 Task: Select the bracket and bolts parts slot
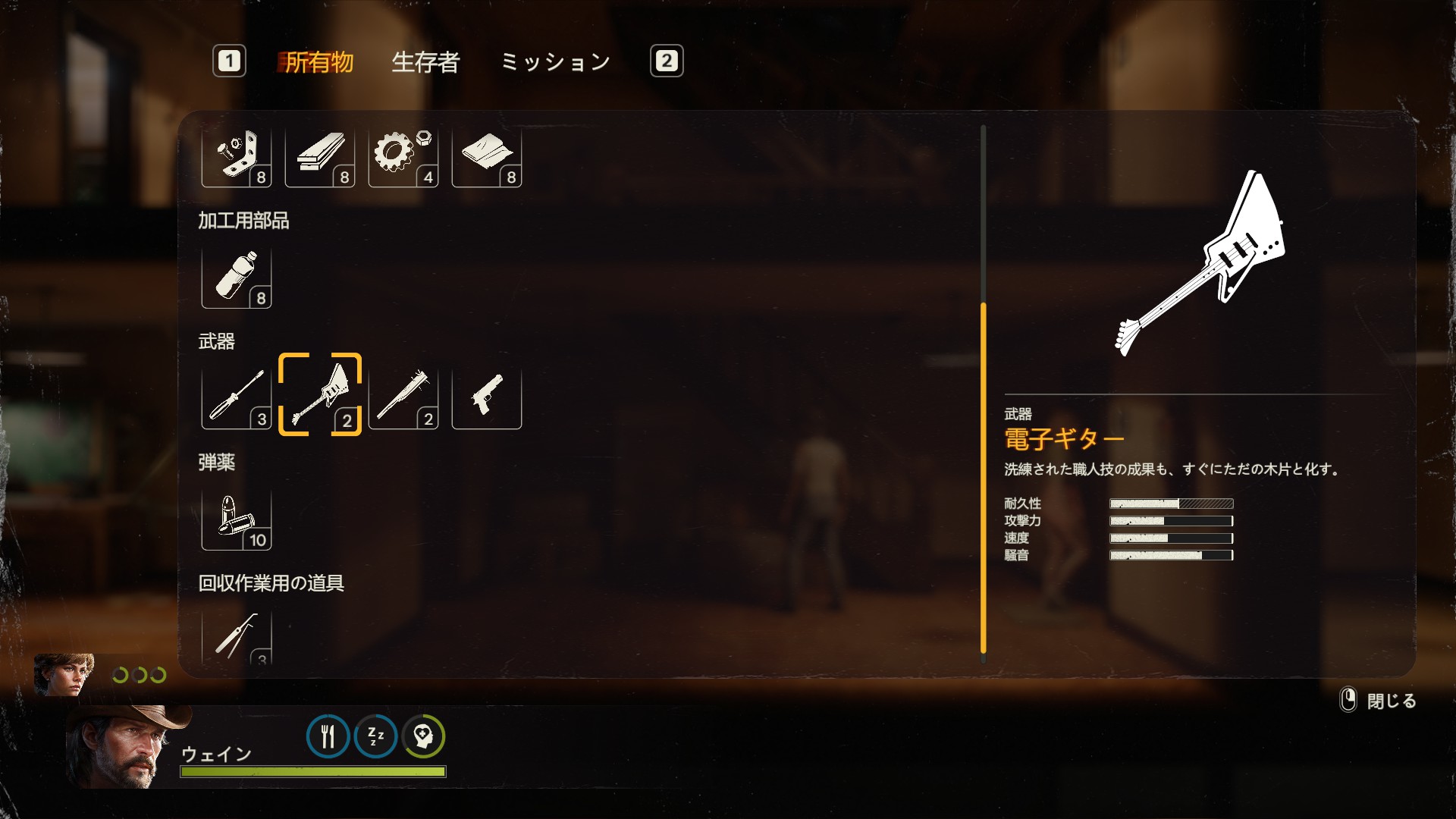click(x=237, y=156)
